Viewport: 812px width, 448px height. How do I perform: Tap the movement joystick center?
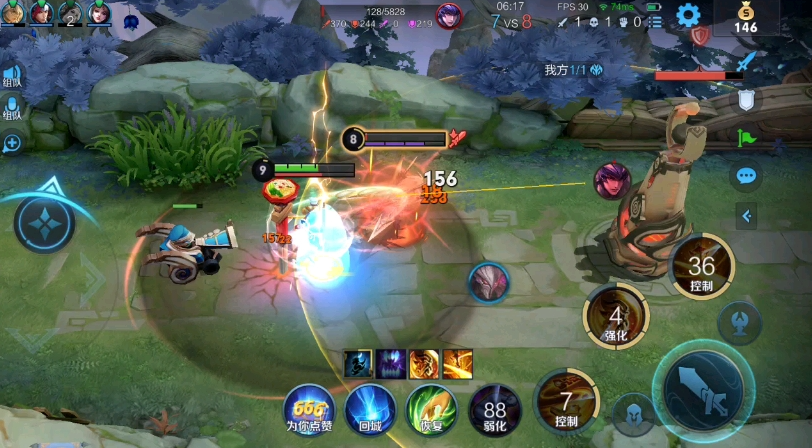point(44,222)
